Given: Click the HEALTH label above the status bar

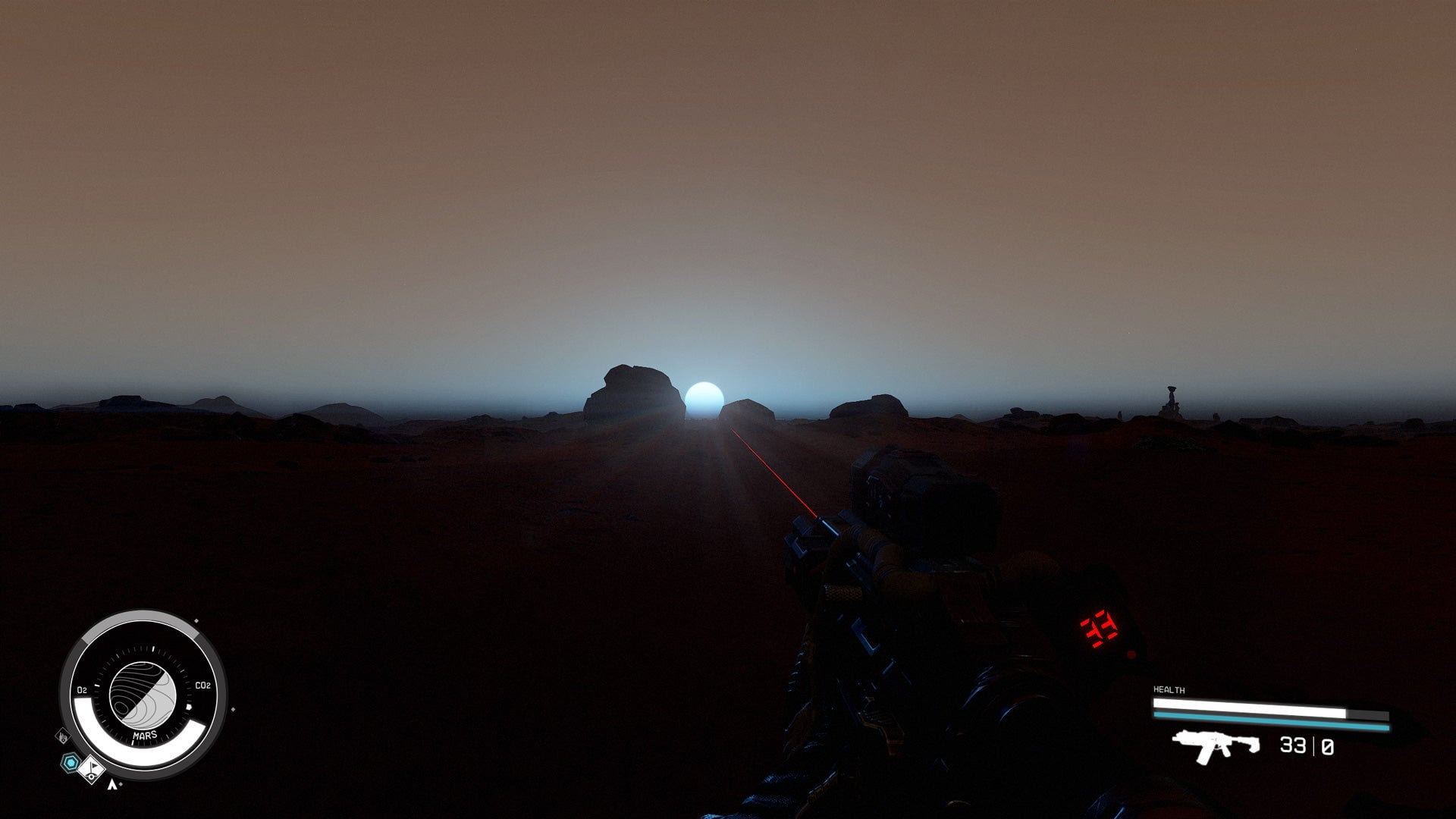Looking at the screenshot, I should (x=1169, y=689).
